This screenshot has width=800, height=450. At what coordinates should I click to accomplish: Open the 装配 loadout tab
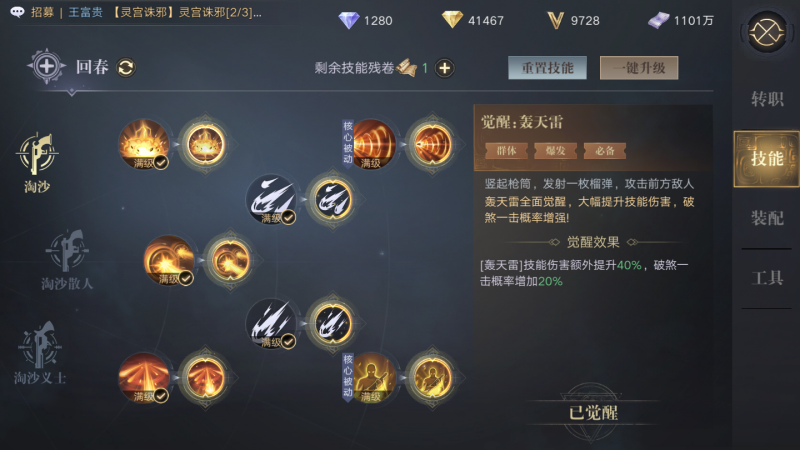point(767,218)
